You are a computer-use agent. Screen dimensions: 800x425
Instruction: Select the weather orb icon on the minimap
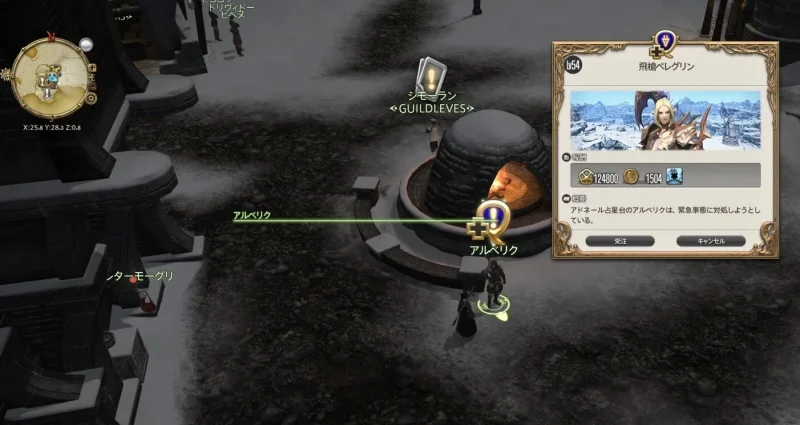86,44
